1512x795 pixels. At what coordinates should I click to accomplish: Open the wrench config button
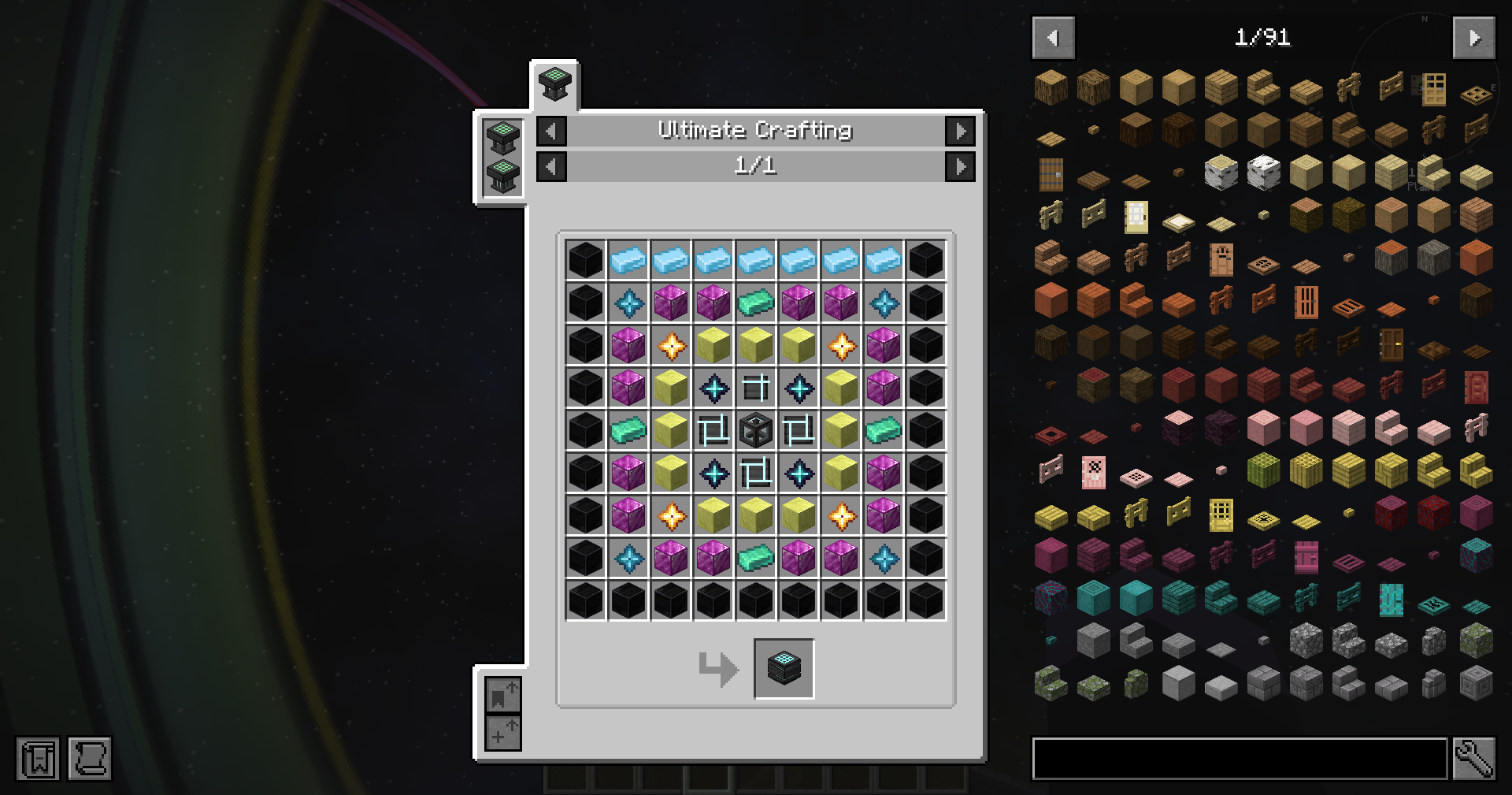pyautogui.click(x=1473, y=759)
